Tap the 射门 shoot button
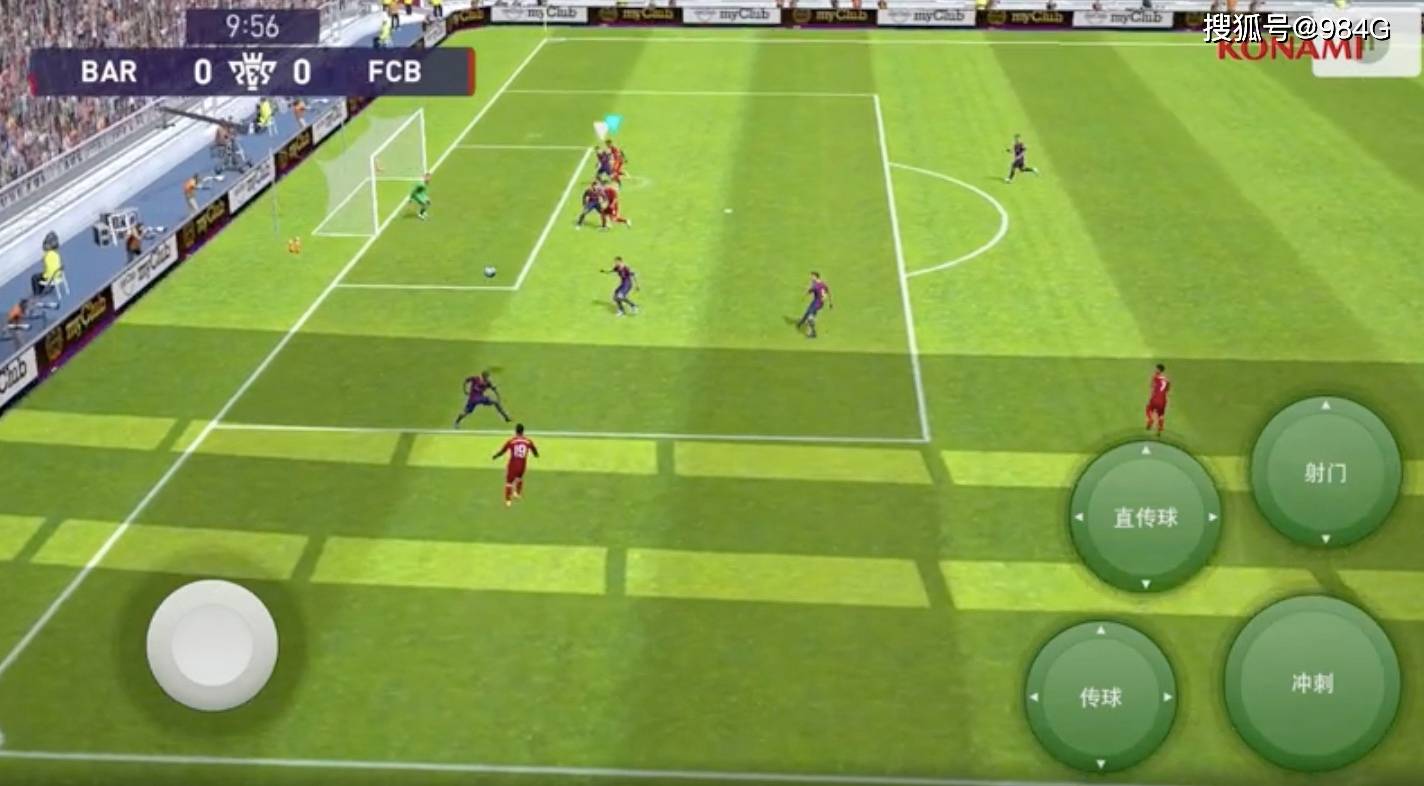The image size is (1424, 786). coord(1325,472)
